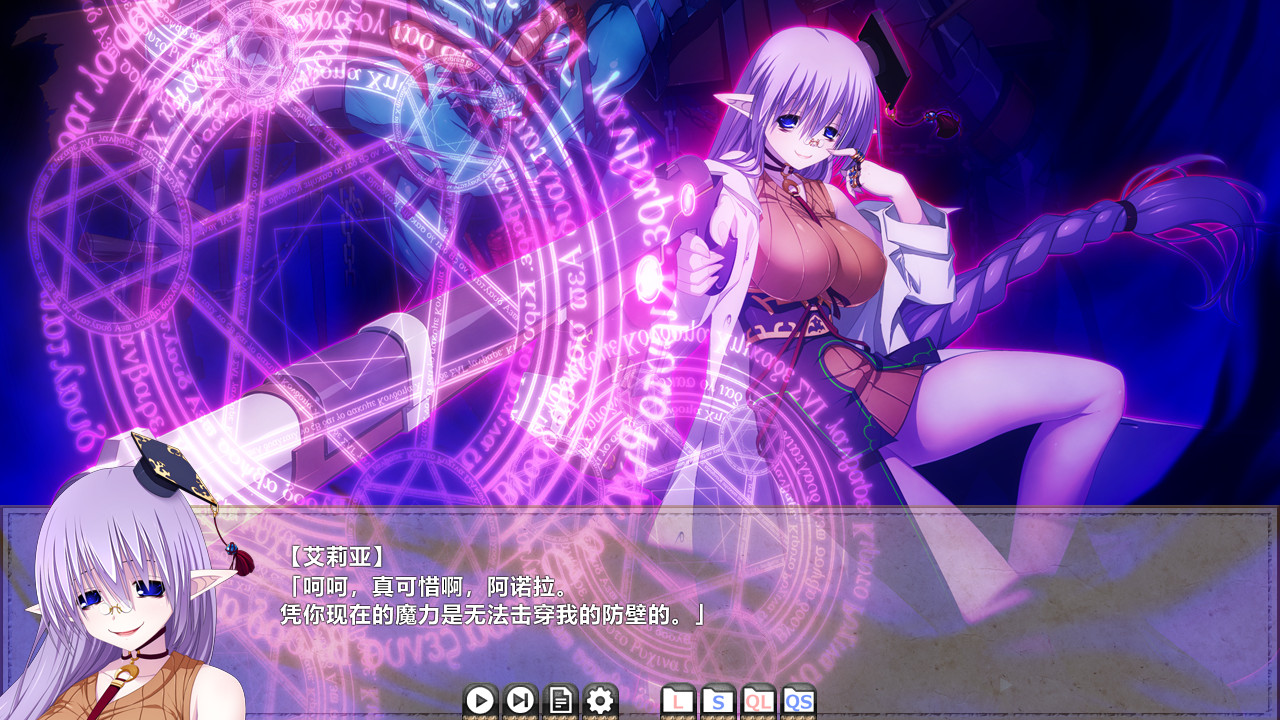Click the QL quick load button
This screenshot has height=720, width=1280.
pyautogui.click(x=758, y=701)
